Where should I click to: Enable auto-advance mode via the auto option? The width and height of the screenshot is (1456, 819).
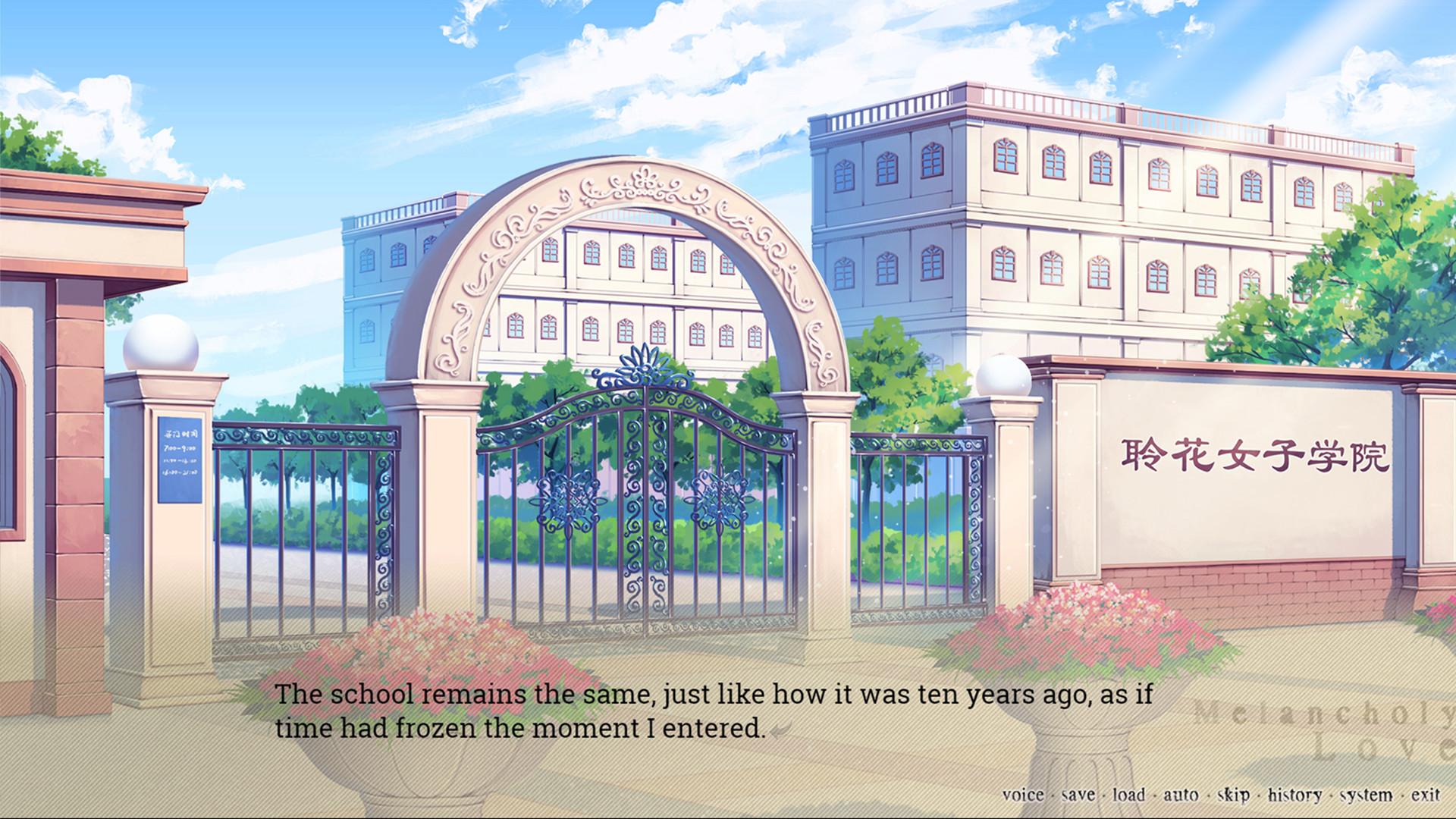click(1181, 794)
